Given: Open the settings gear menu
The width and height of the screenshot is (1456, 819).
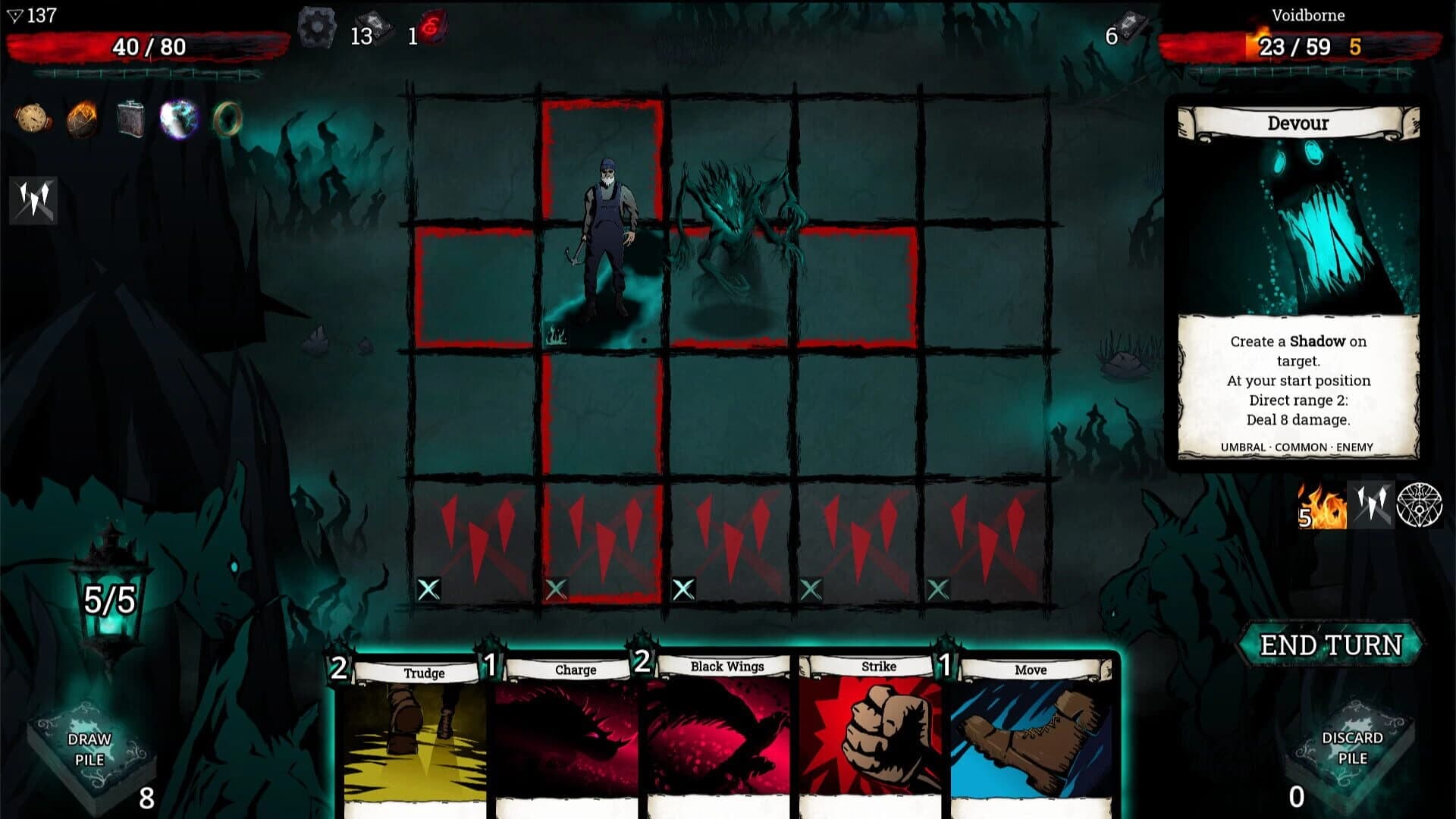Looking at the screenshot, I should click(318, 27).
